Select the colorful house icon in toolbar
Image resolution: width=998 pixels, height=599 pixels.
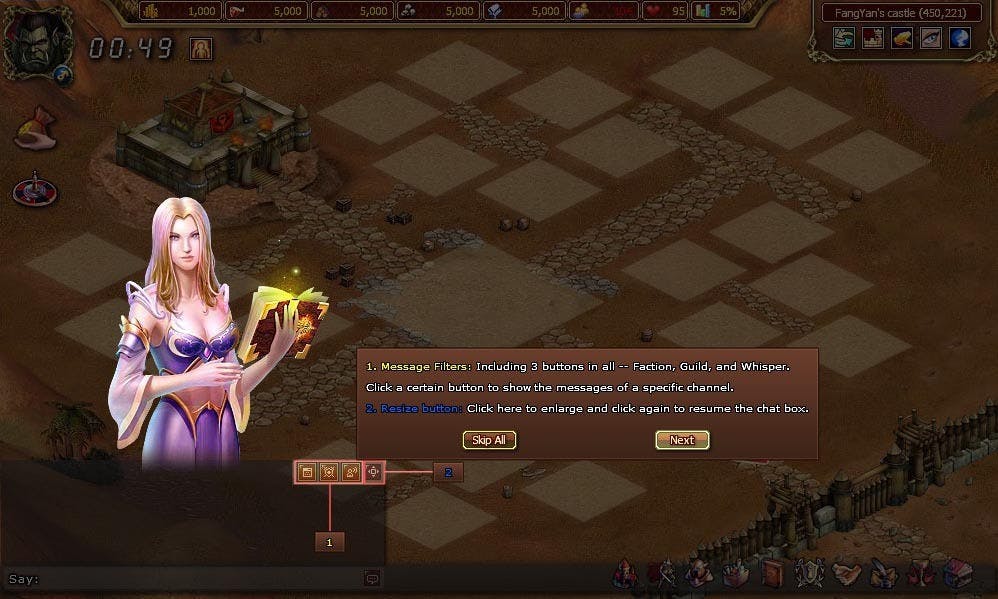[956, 575]
